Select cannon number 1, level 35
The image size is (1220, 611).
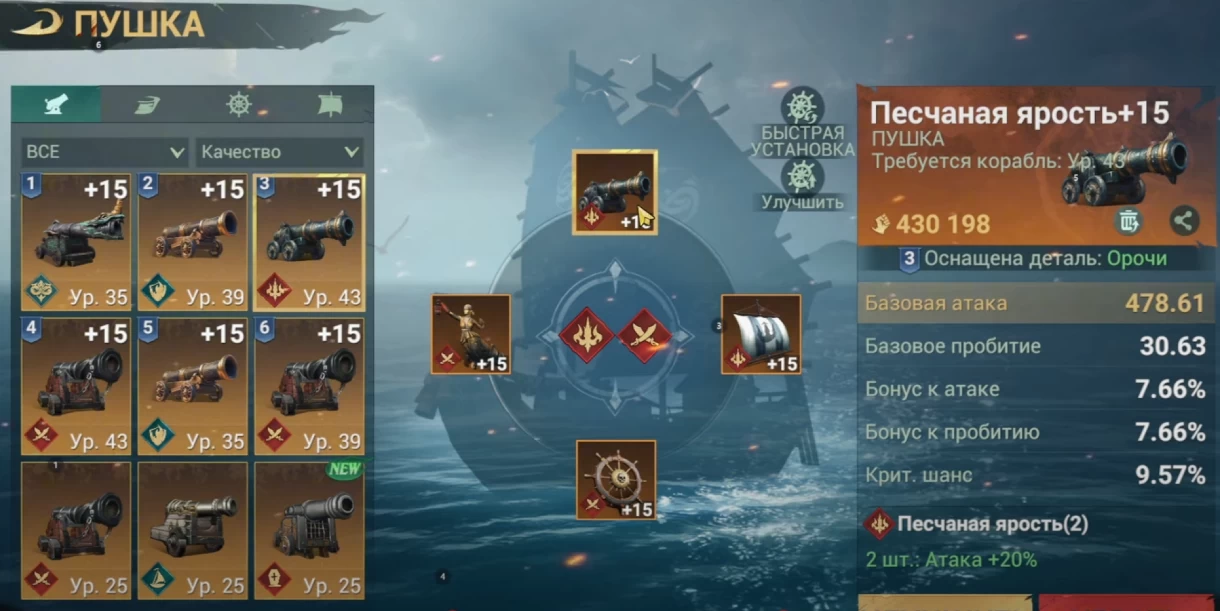(76, 242)
